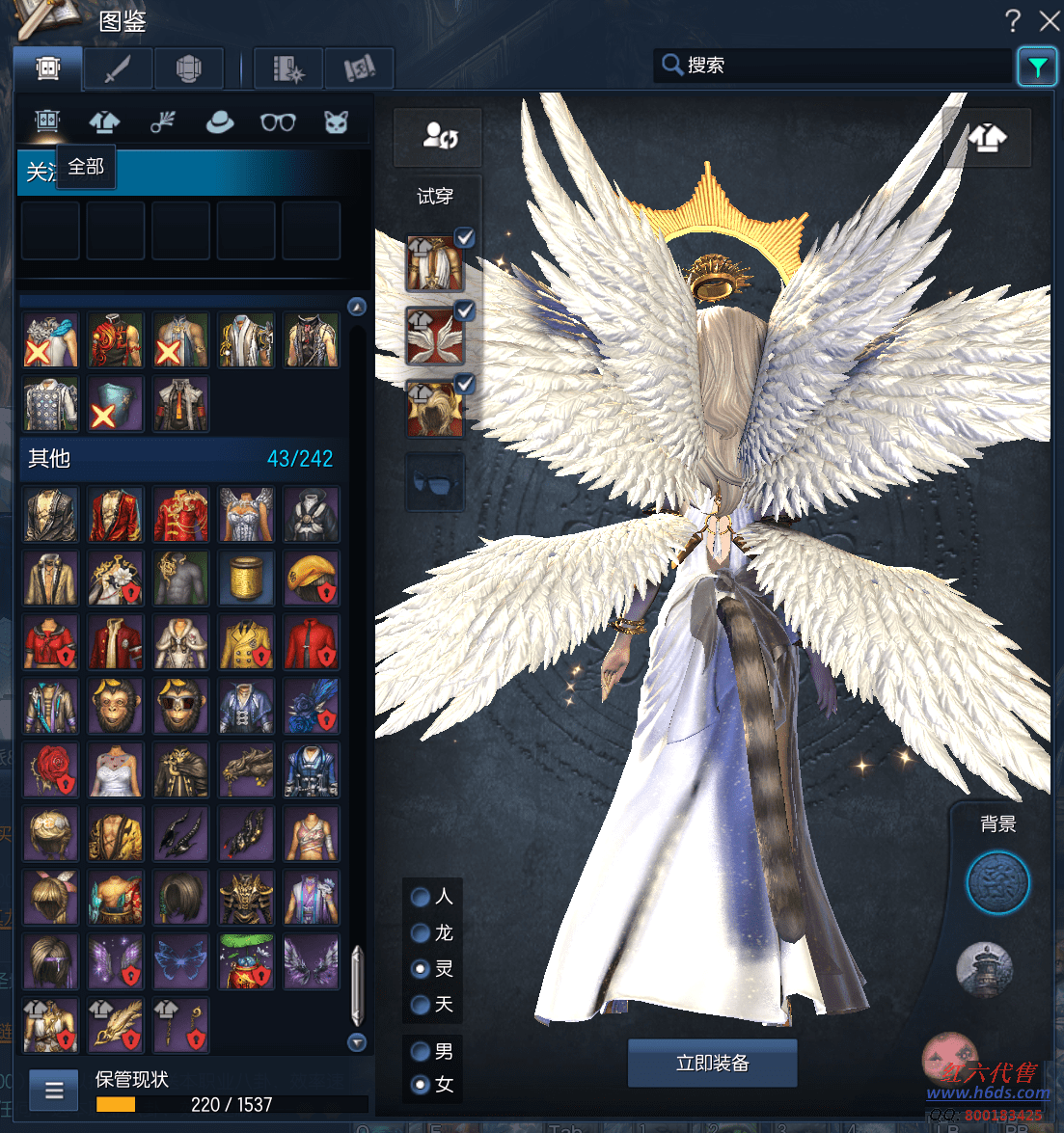Select the hat category filter
The width and height of the screenshot is (1064, 1133).
220,122
